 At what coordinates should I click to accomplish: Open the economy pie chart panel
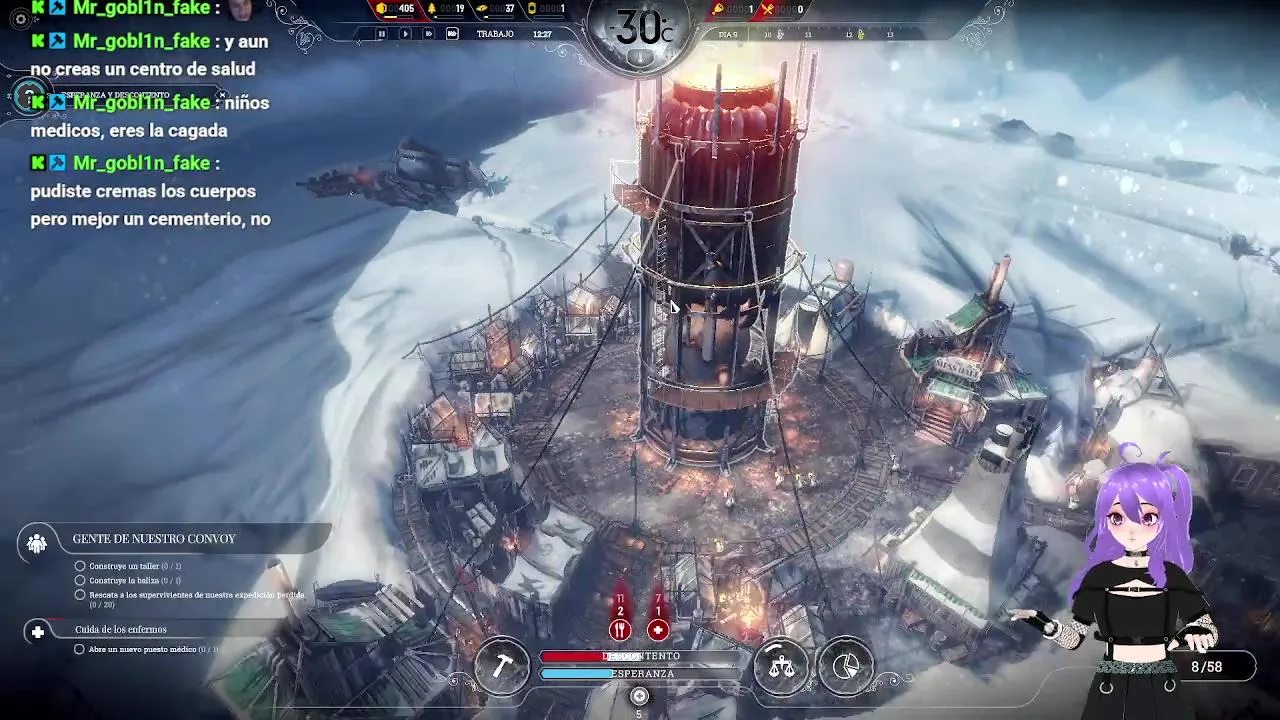click(x=845, y=665)
